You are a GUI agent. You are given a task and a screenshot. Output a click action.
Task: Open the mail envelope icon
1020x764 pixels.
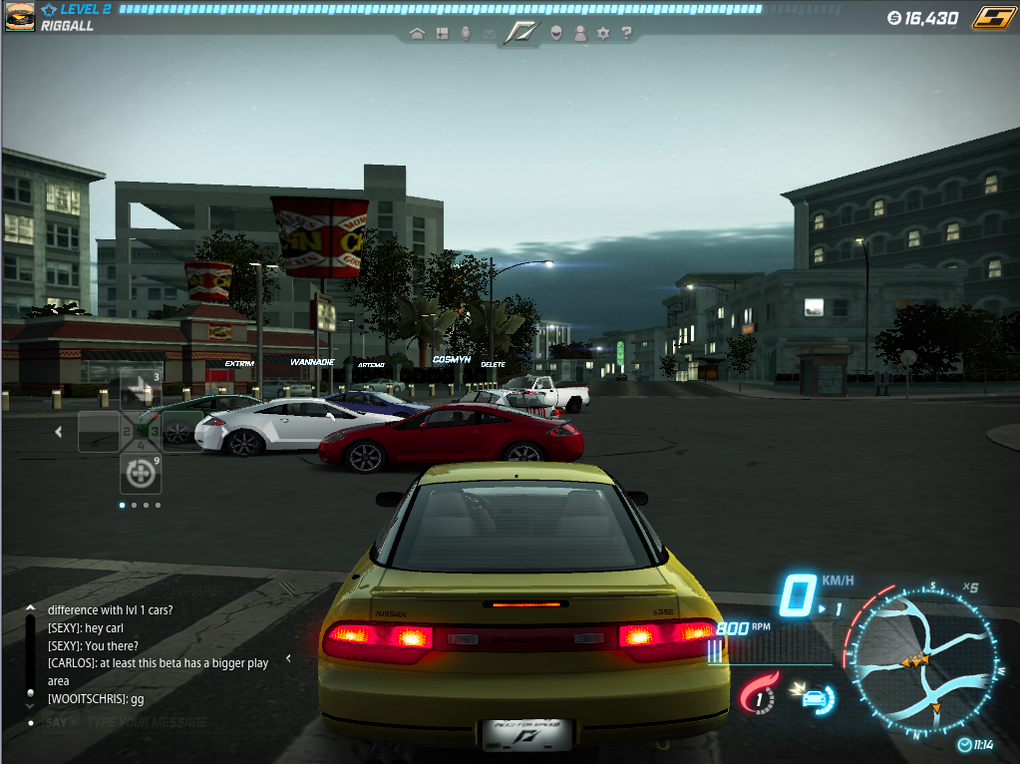click(489, 34)
